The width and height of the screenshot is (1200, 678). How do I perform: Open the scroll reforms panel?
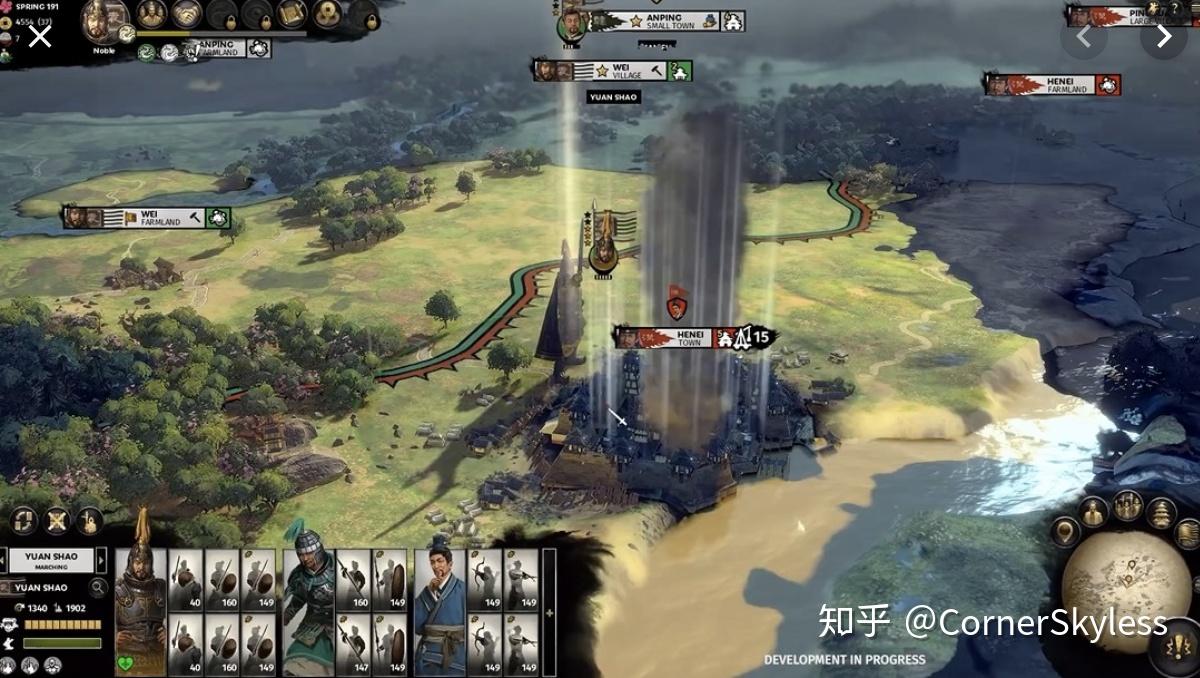[x=292, y=13]
